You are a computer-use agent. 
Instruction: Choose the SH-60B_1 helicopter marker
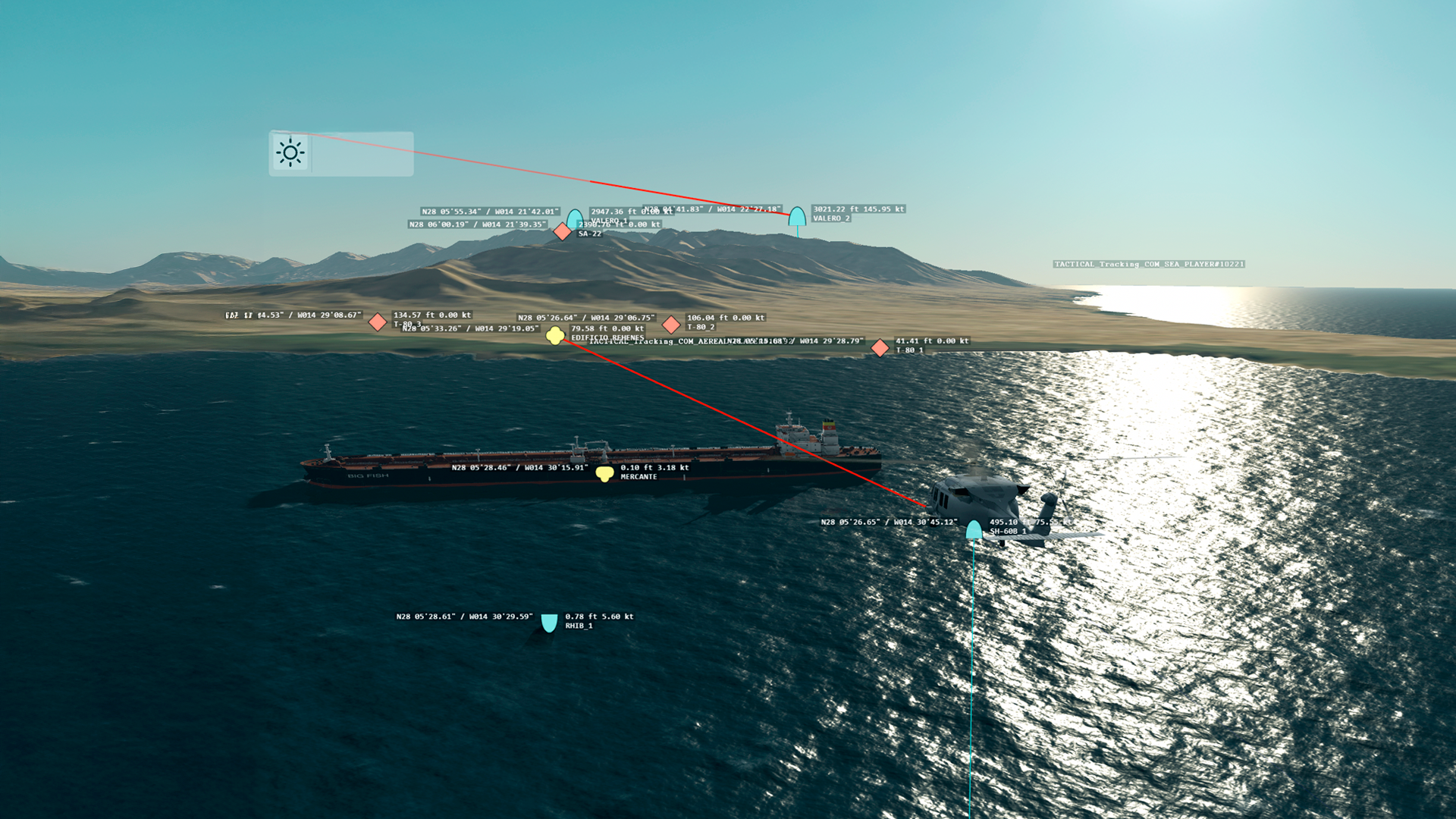click(974, 530)
